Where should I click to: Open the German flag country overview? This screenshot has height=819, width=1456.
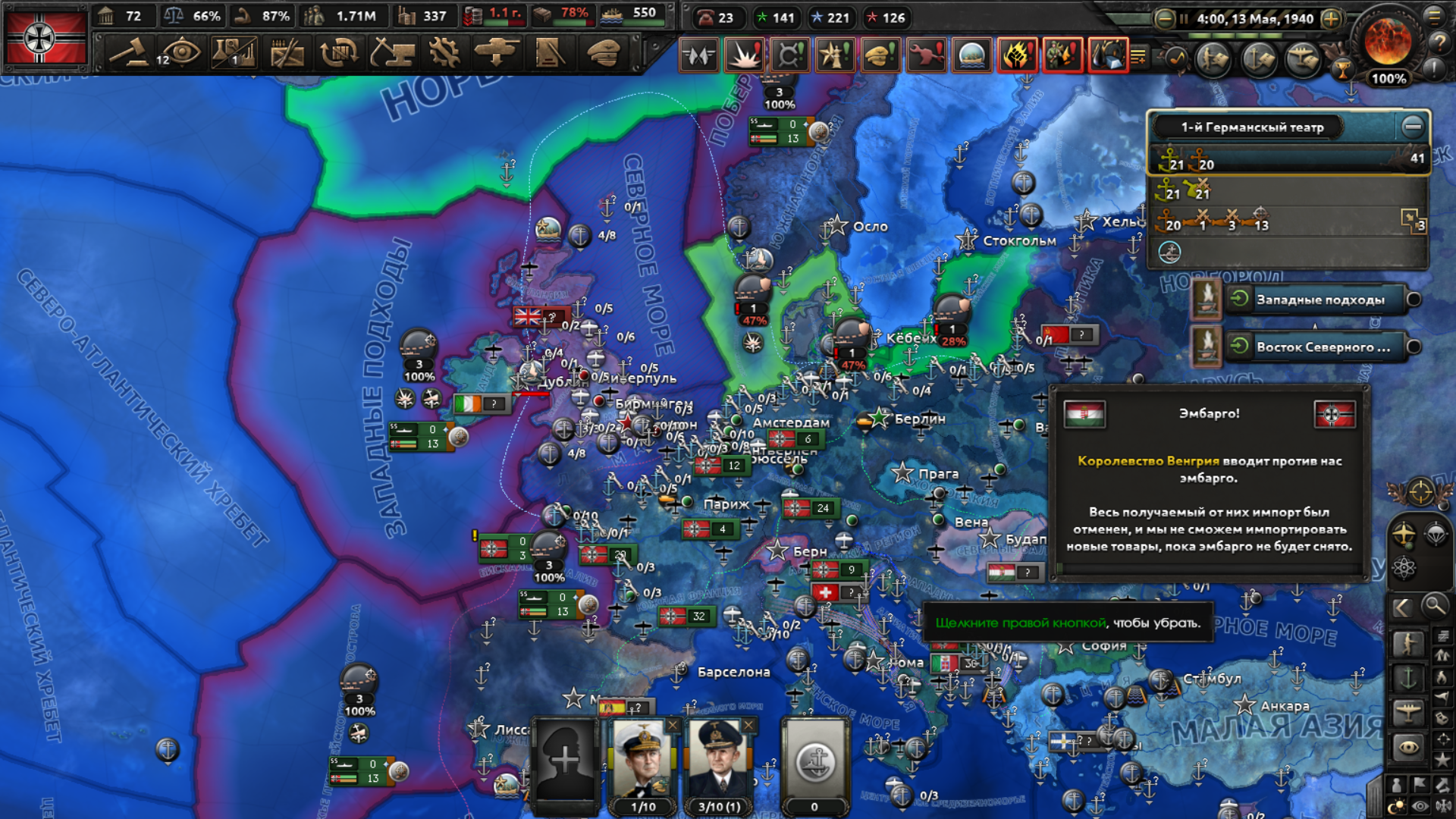(x=45, y=38)
